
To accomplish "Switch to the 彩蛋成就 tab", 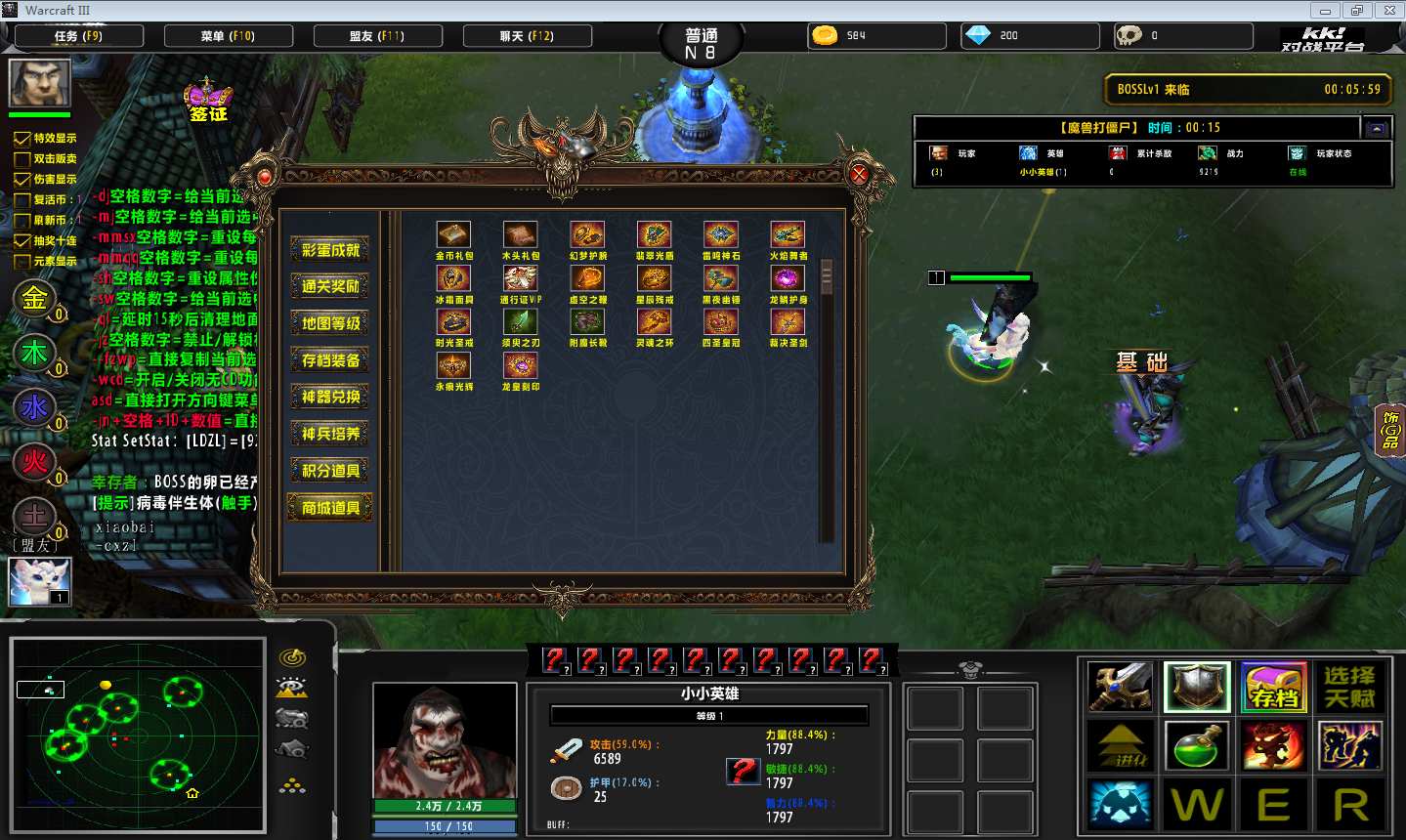I will (x=330, y=250).
